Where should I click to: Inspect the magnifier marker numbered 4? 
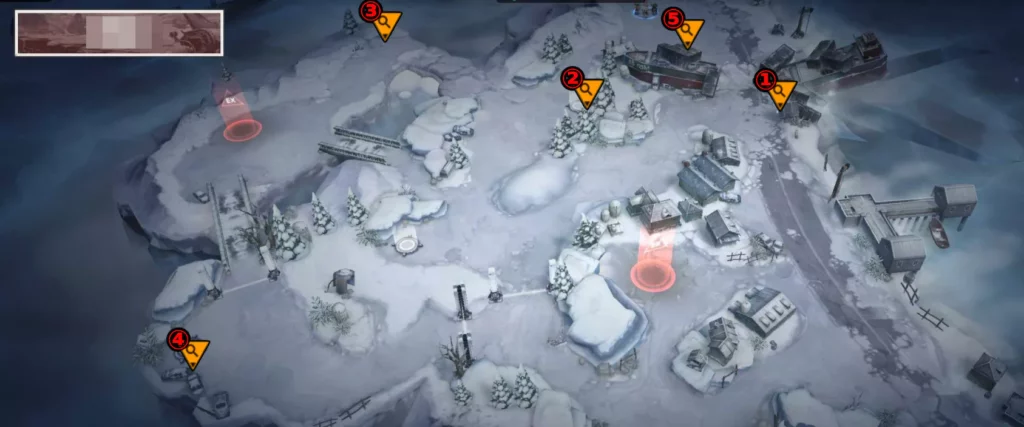click(x=190, y=350)
